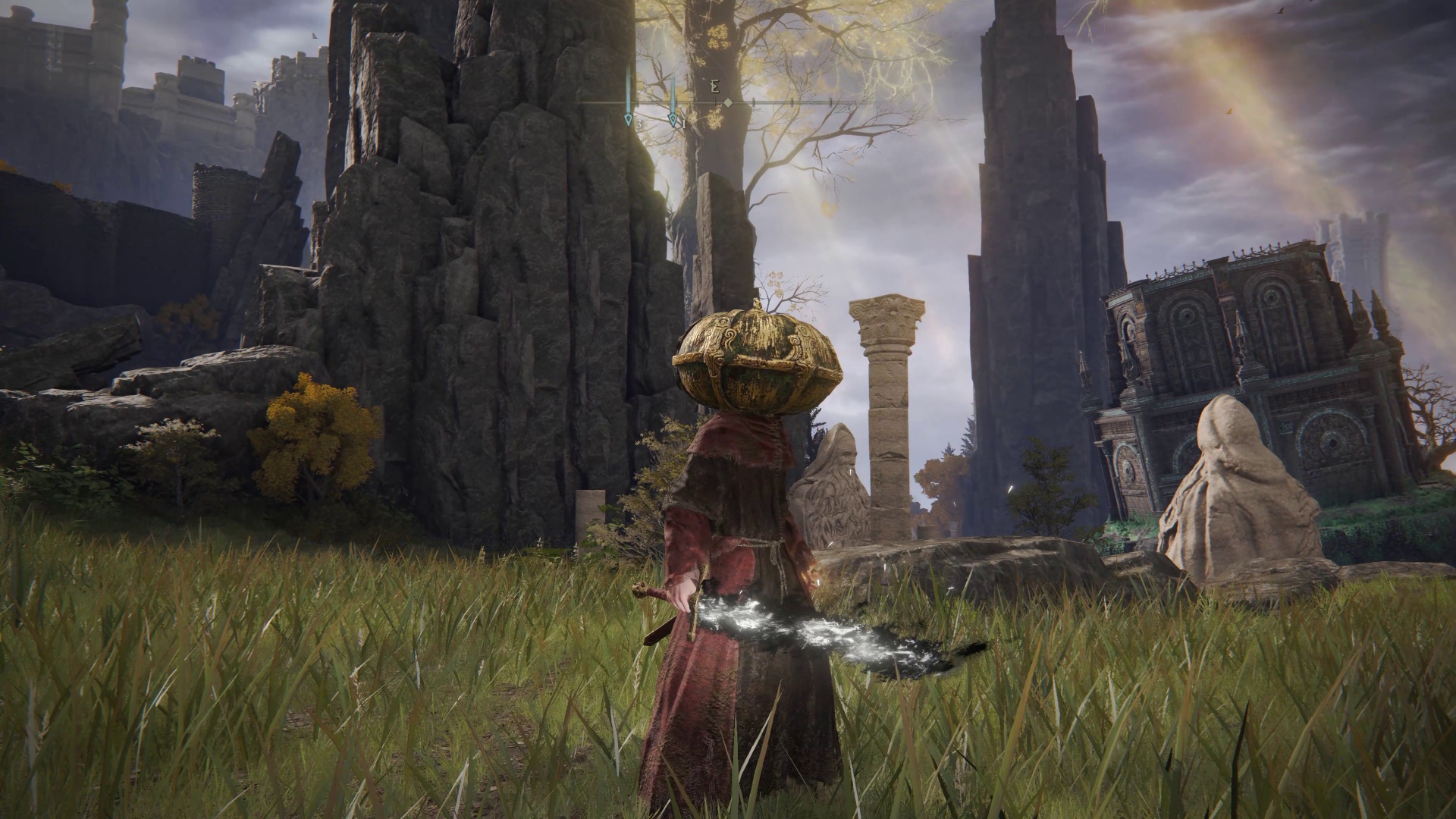Click the diamond marker on the compass
1456x819 pixels.
point(728,102)
